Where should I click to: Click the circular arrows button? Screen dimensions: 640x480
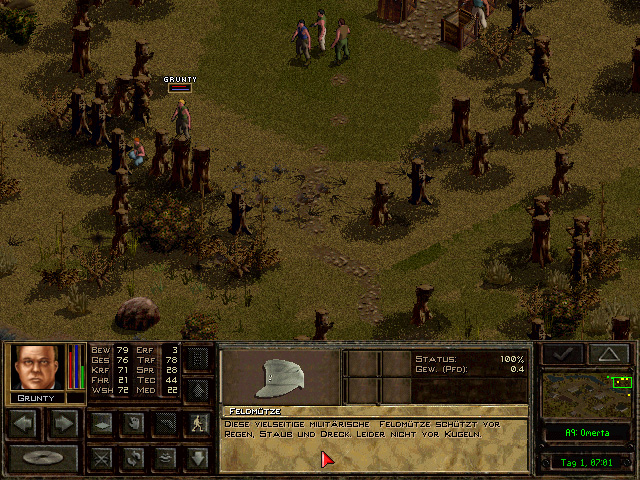tap(133, 459)
